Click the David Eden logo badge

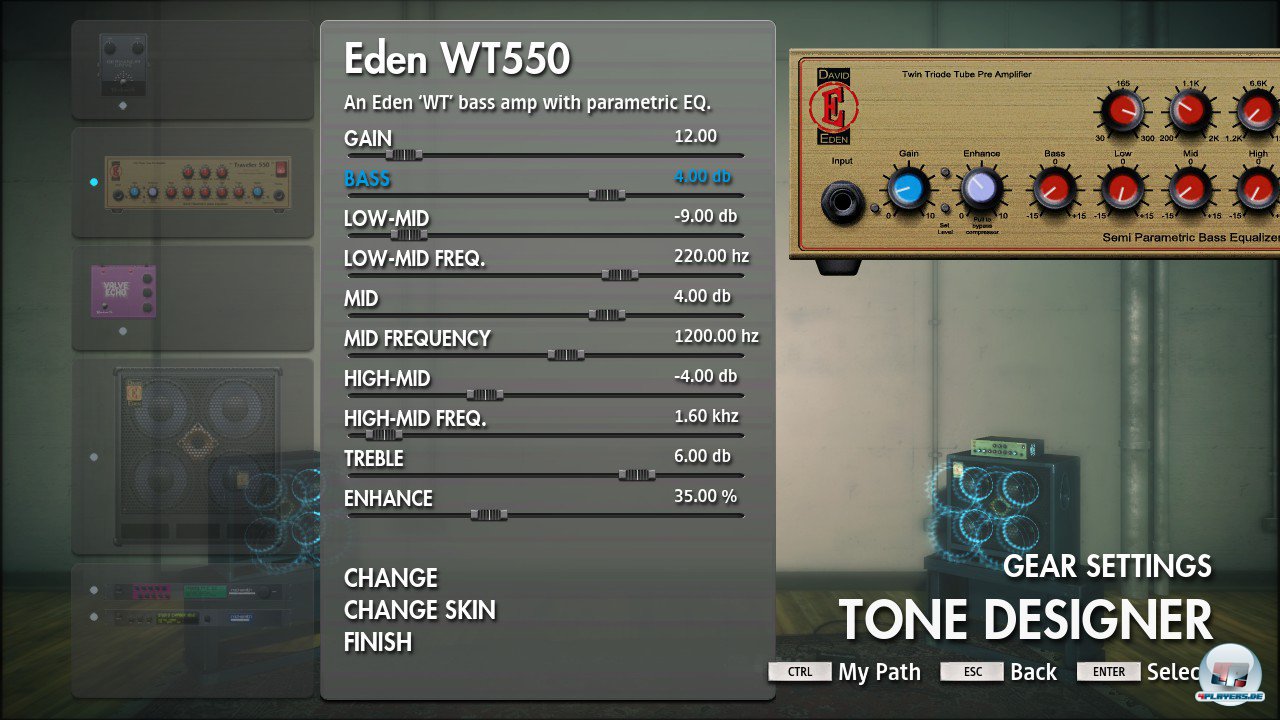tap(836, 105)
